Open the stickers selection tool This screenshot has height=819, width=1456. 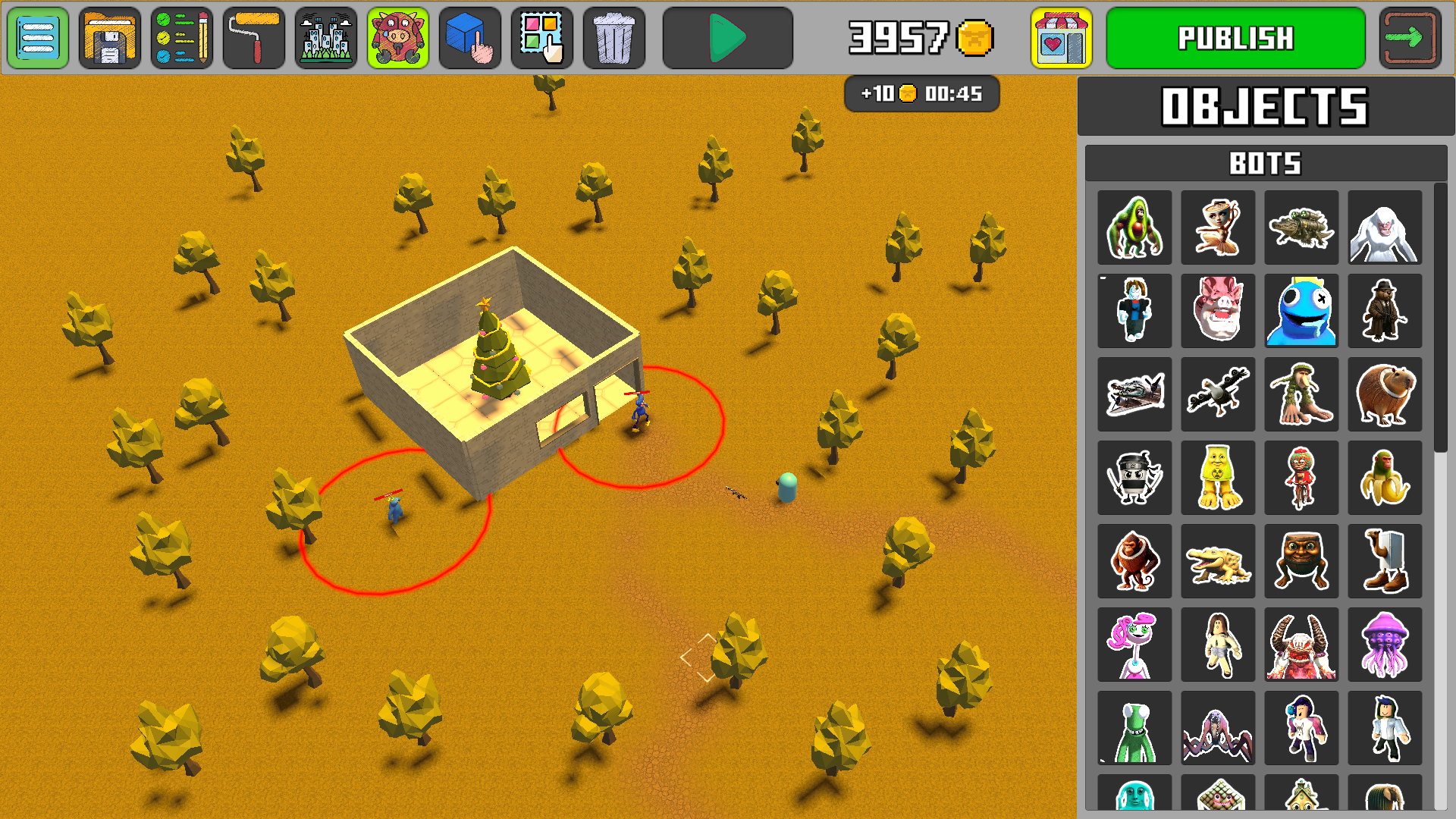click(541, 37)
